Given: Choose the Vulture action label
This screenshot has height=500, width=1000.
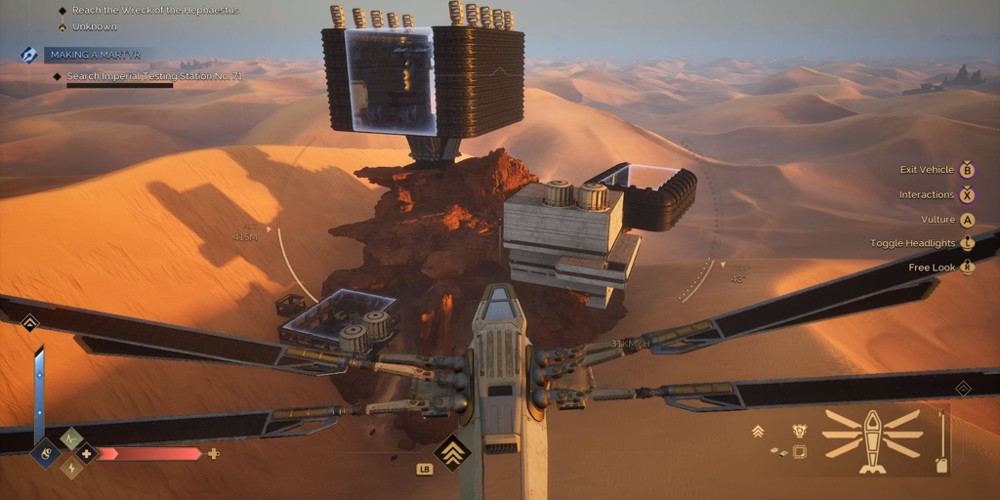Looking at the screenshot, I should [938, 219].
